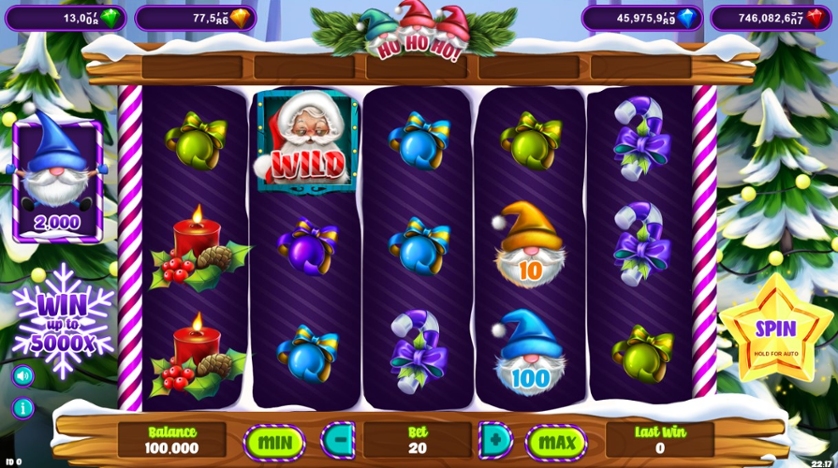Increase the bet with the plus button
The height and width of the screenshot is (468, 838).
coord(495,439)
